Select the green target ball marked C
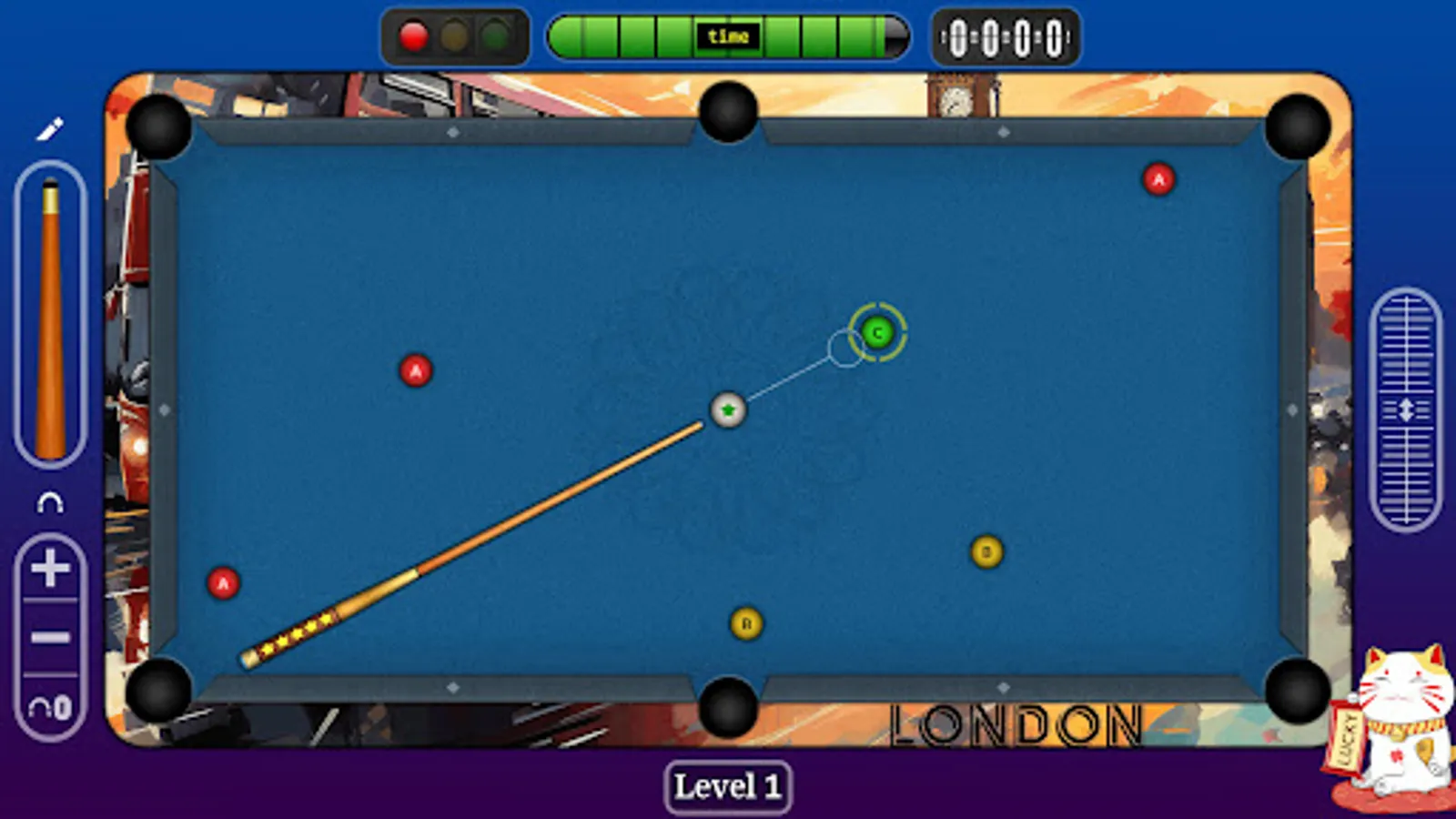This screenshot has width=1456, height=819. point(876,333)
